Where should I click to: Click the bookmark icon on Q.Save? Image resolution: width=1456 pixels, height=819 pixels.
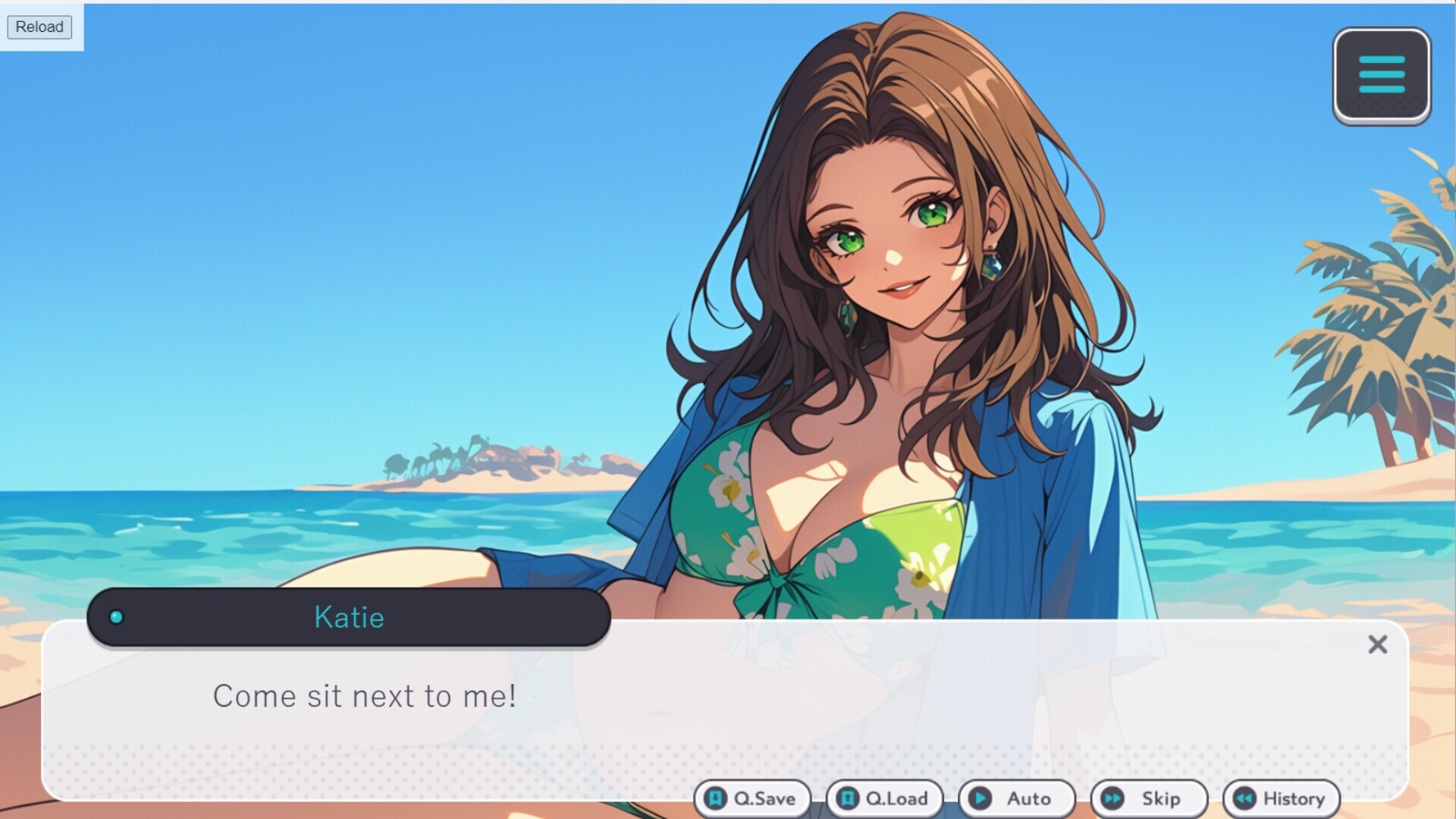pos(714,799)
